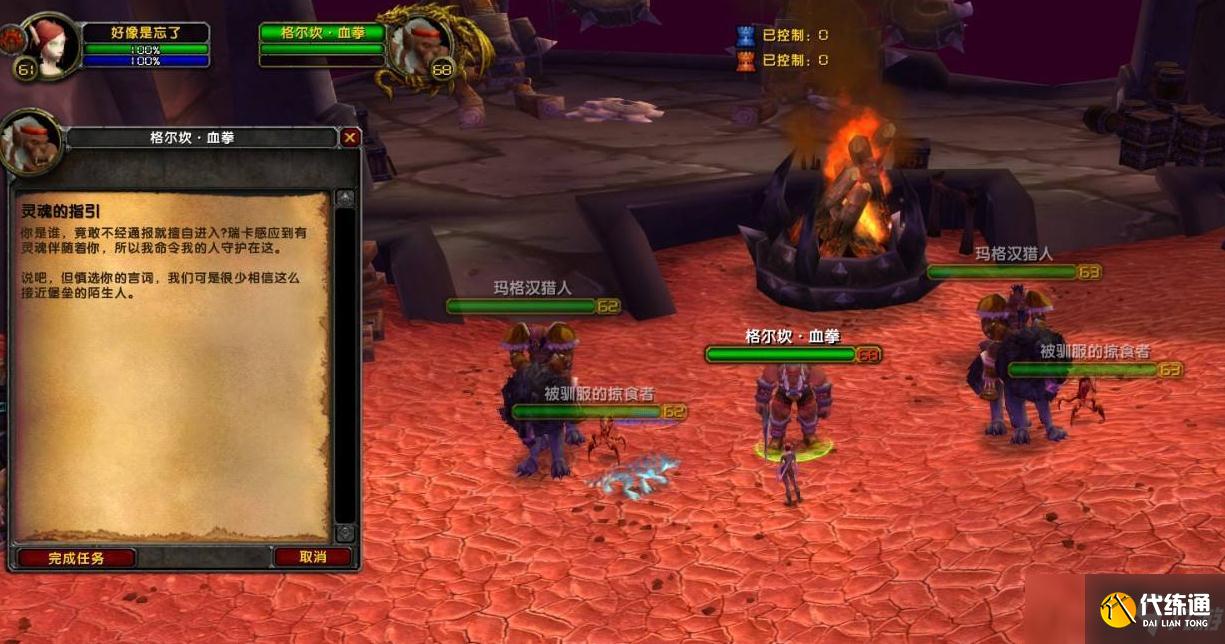
Task: Click the 代练通 watermark logo
Action: click(x=1155, y=609)
